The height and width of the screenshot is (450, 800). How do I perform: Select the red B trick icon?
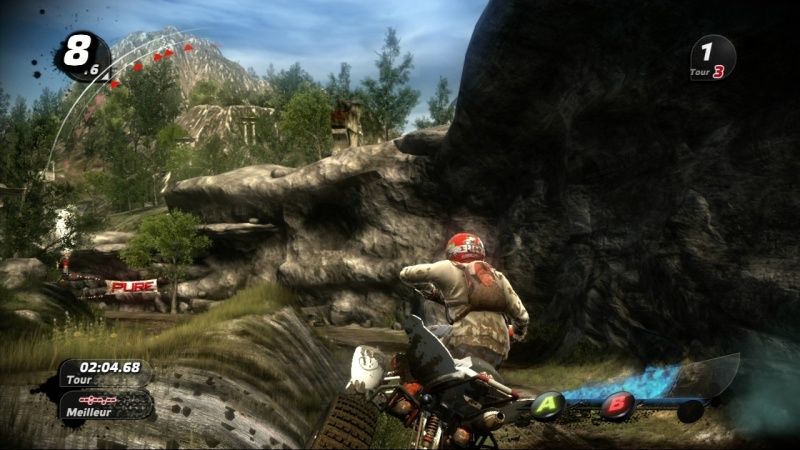617,405
